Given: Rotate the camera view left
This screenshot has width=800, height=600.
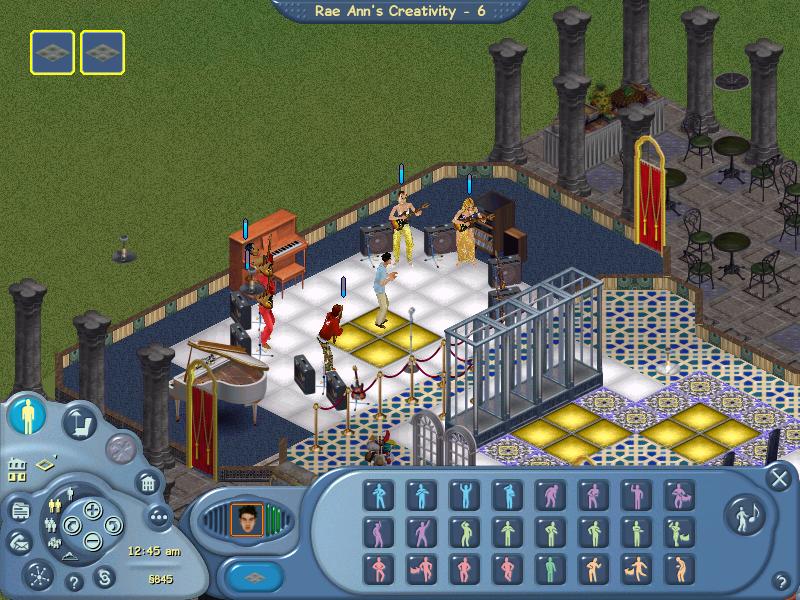Looking at the screenshot, I should coord(72,526).
